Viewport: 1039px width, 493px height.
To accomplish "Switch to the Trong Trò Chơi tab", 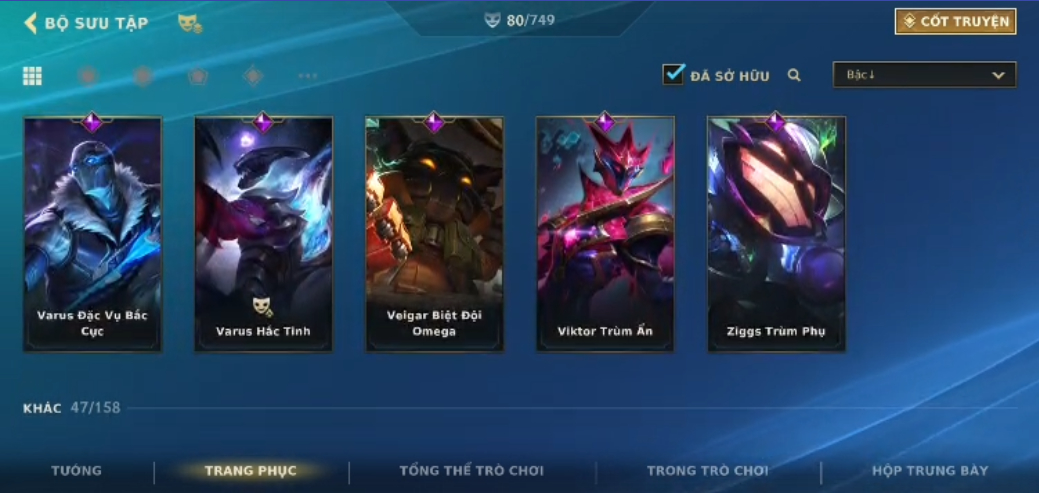I will tap(707, 470).
